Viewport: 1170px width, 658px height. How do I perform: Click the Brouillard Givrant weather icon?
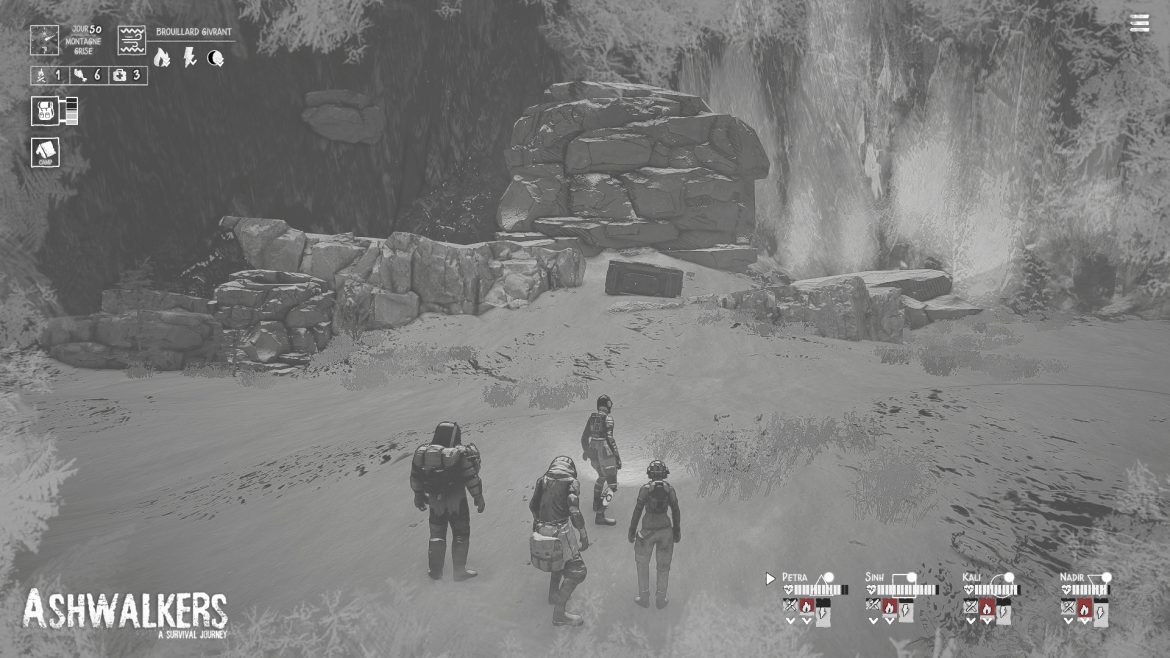coord(132,40)
